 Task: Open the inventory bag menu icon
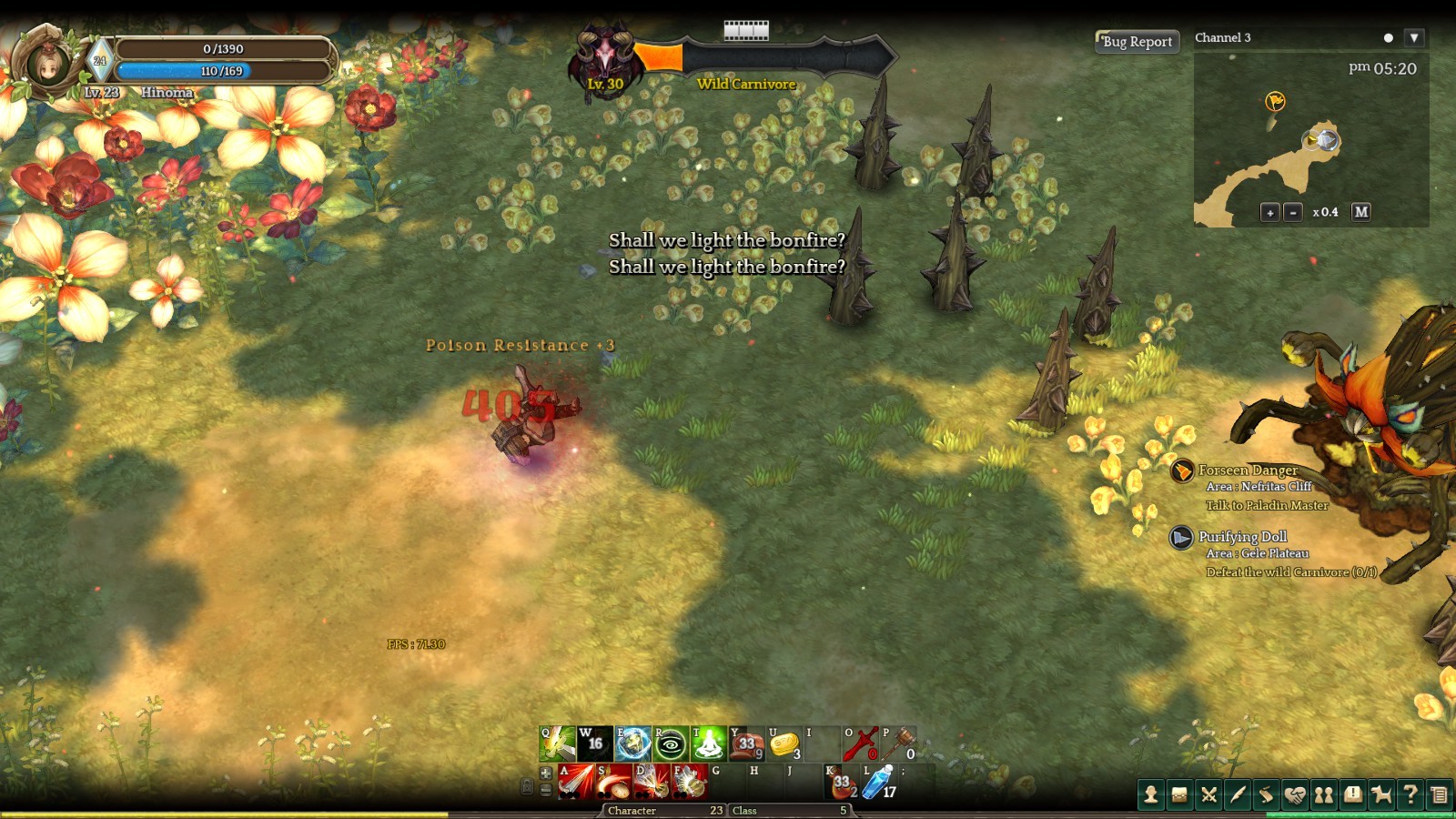(1179, 795)
